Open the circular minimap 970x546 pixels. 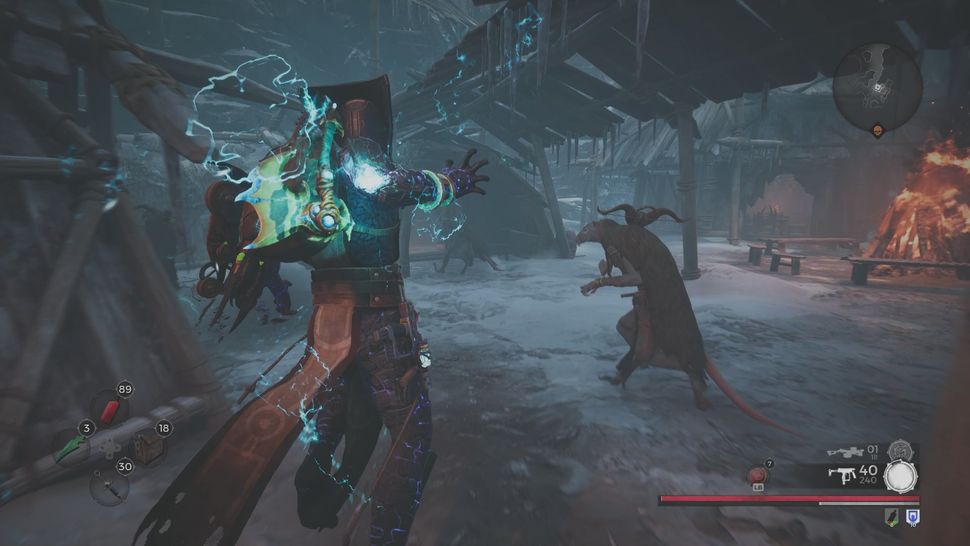coord(877,83)
